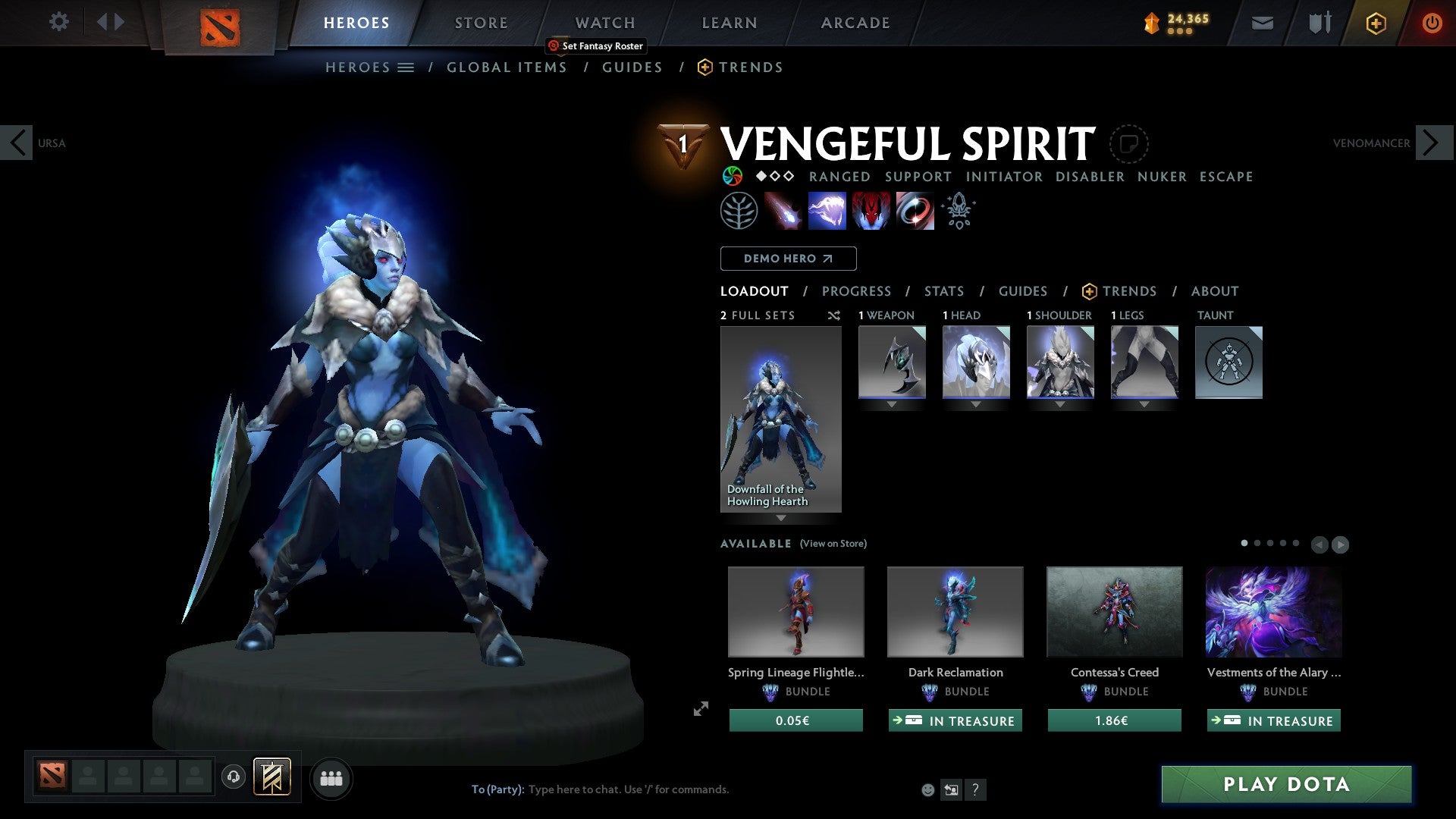Switch to the Progress tab
The width and height of the screenshot is (1456, 819).
click(x=857, y=291)
